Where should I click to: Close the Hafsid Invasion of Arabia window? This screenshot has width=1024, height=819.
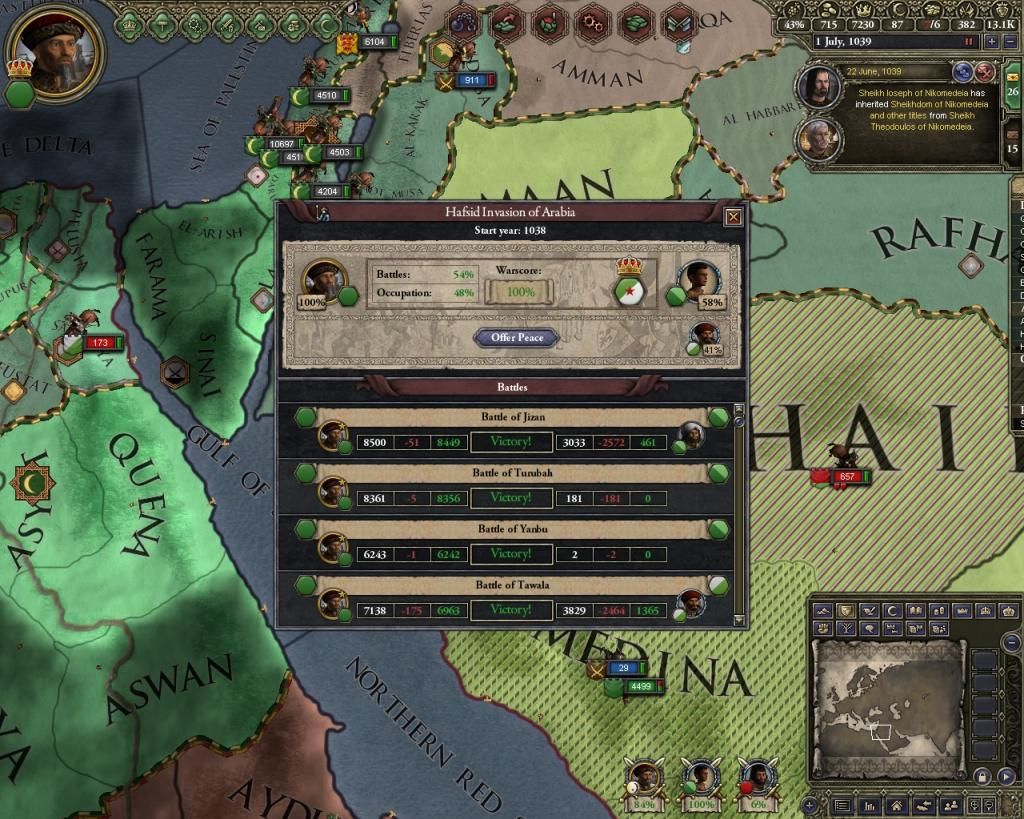[x=733, y=216]
